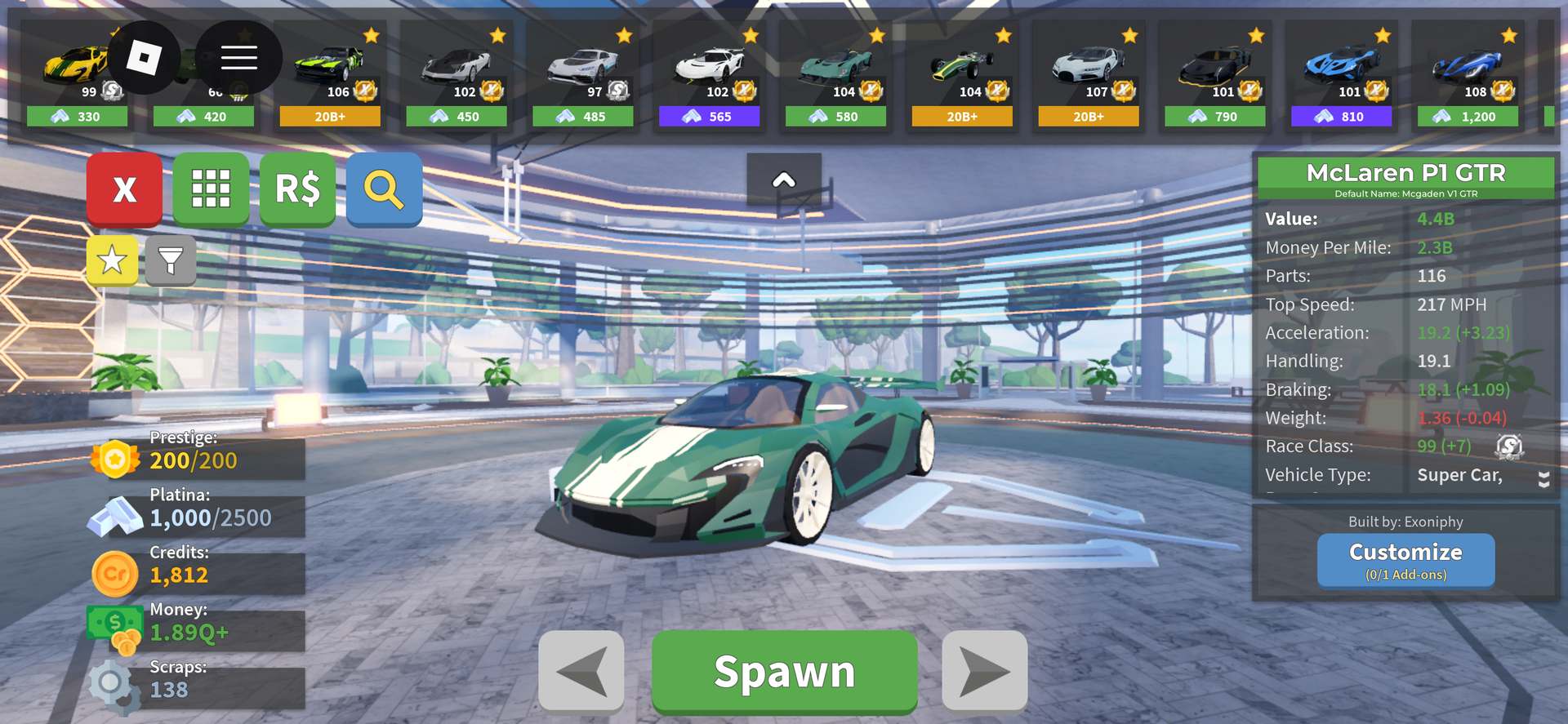1568x724 pixels.
Task: Close the garage with red X
Action: (x=124, y=189)
